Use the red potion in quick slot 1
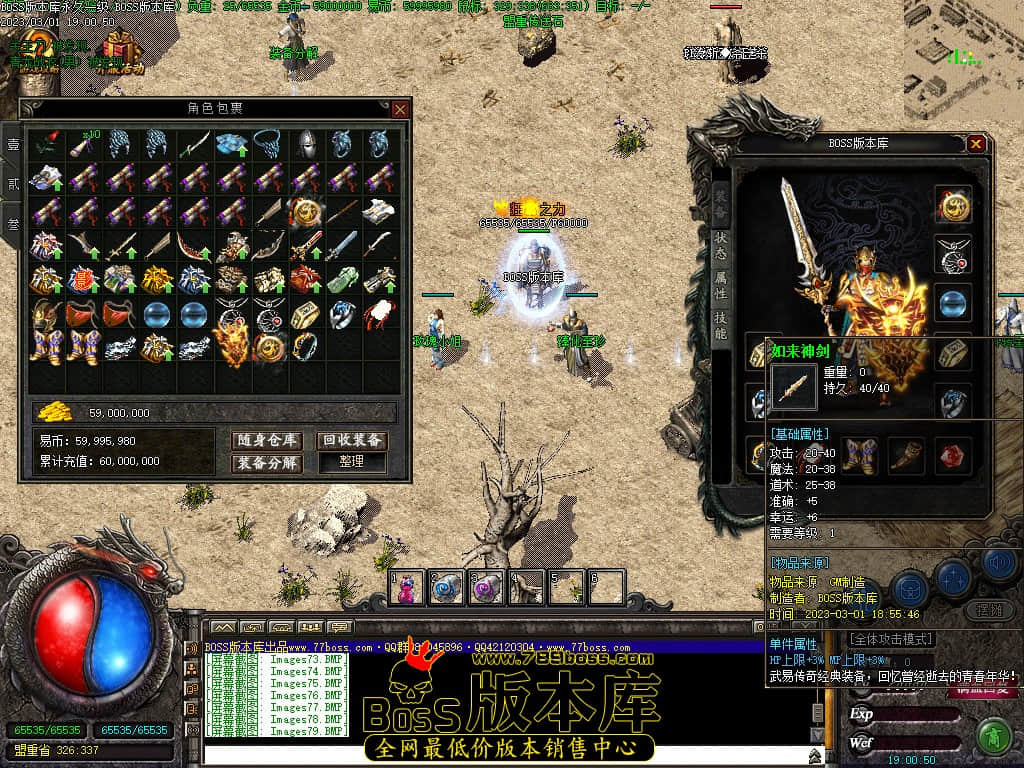This screenshot has height=768, width=1024. 407,588
